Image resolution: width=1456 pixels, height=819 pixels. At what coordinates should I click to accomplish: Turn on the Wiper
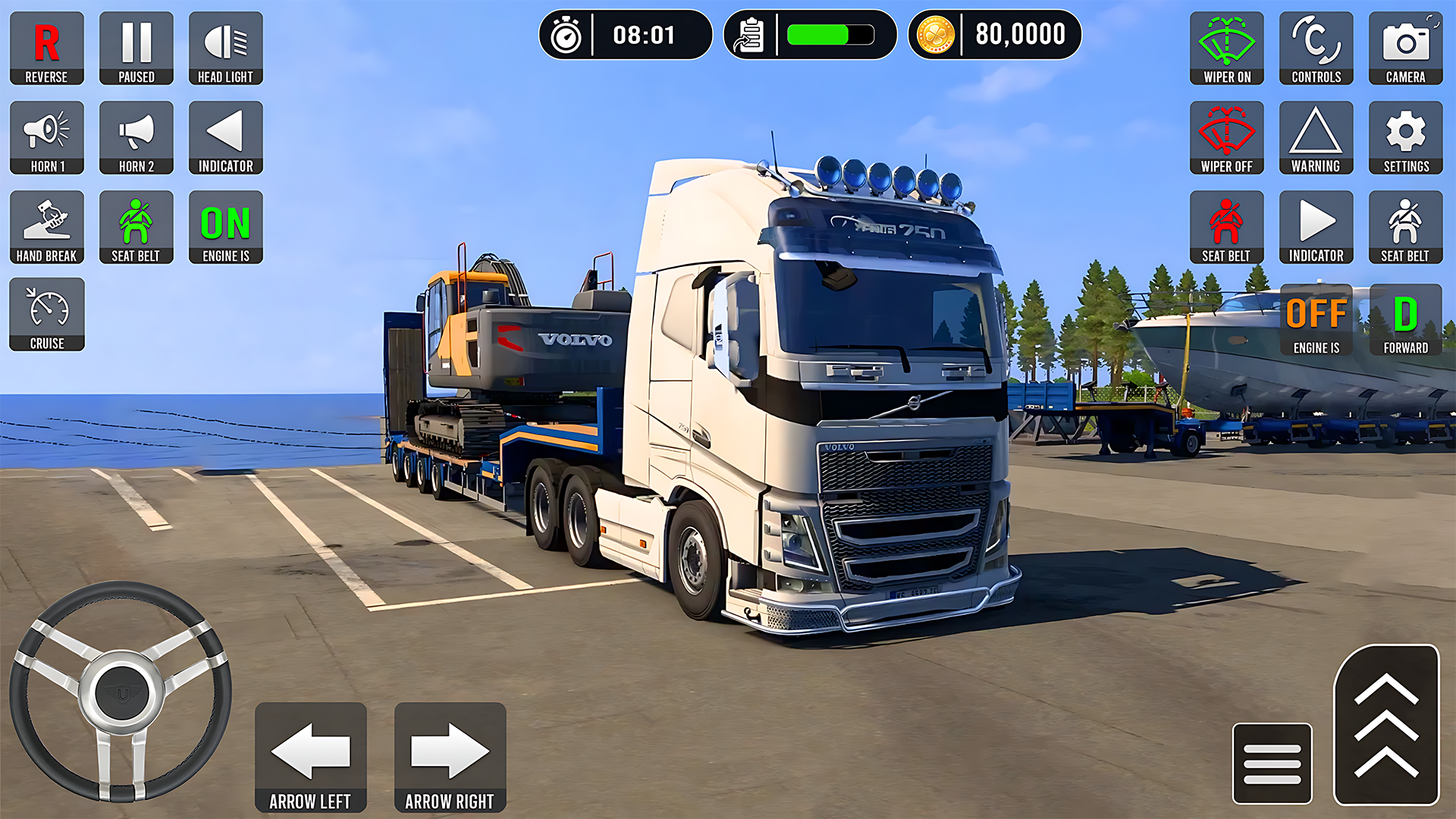[x=1226, y=48]
